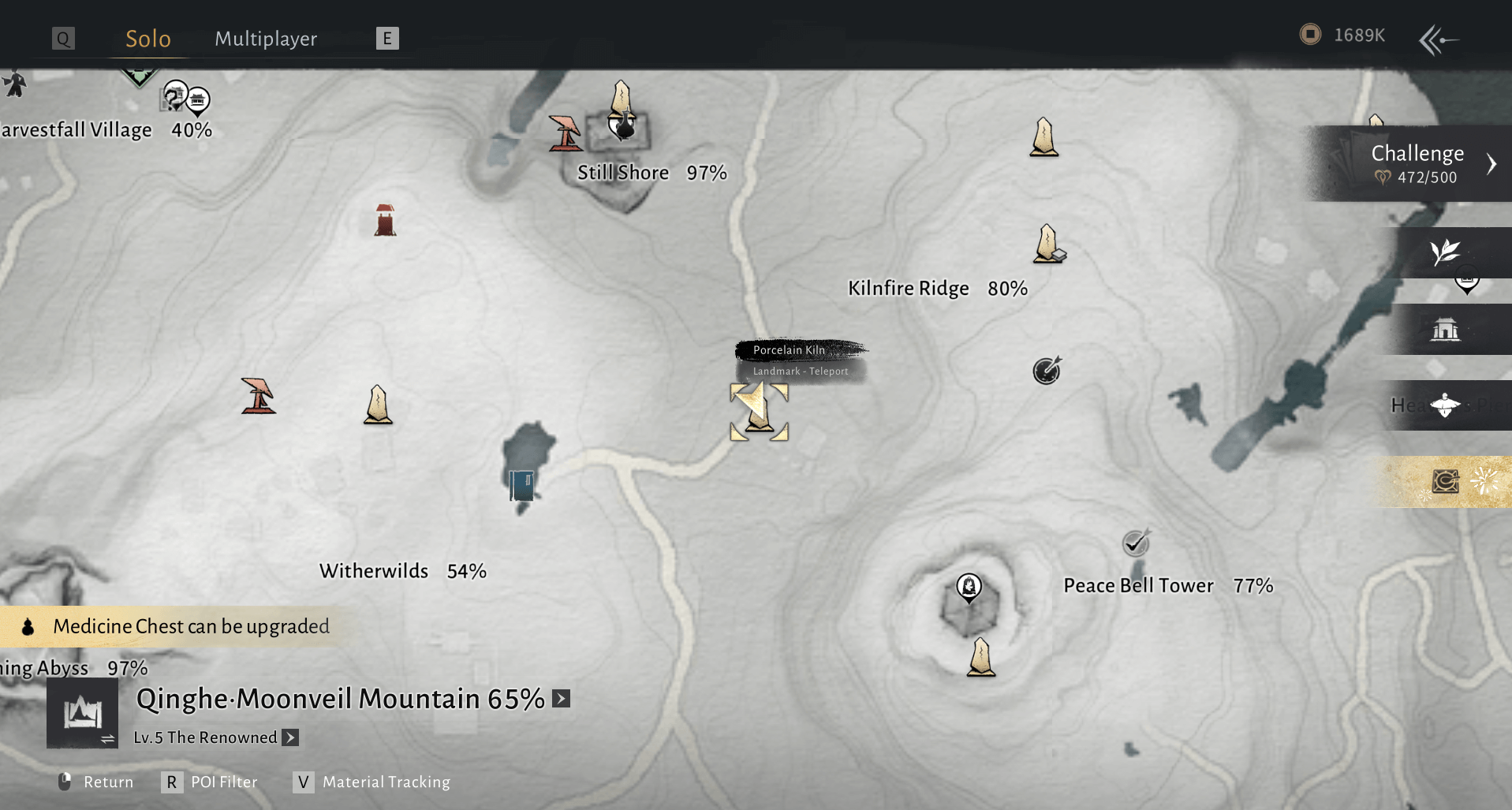Select the Still Shore boundary stone marker
The width and height of the screenshot is (1512, 810).
pyautogui.click(x=622, y=99)
